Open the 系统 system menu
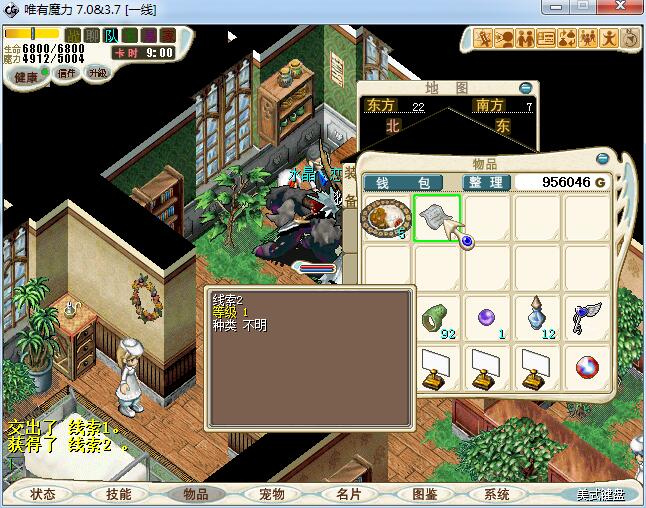The image size is (646, 508). coord(497,494)
